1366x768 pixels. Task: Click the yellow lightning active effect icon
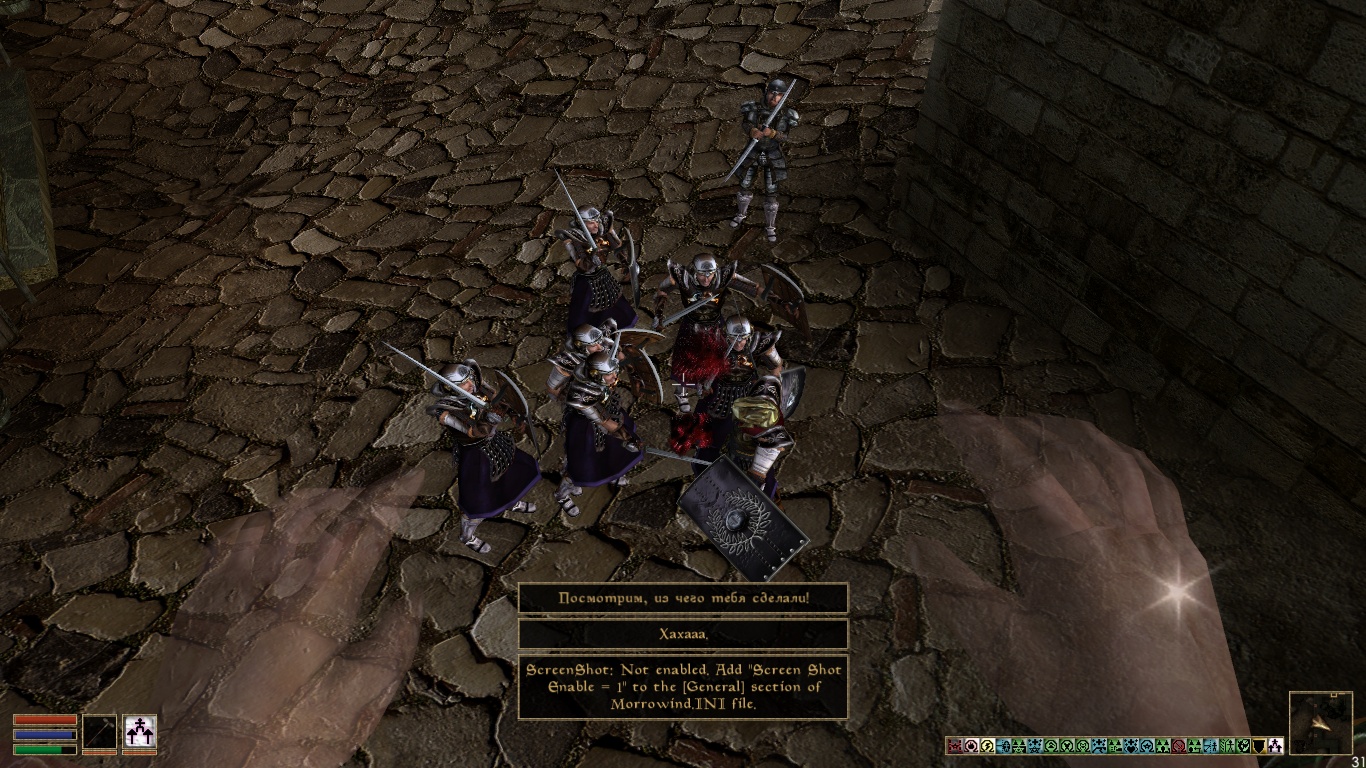click(x=987, y=746)
